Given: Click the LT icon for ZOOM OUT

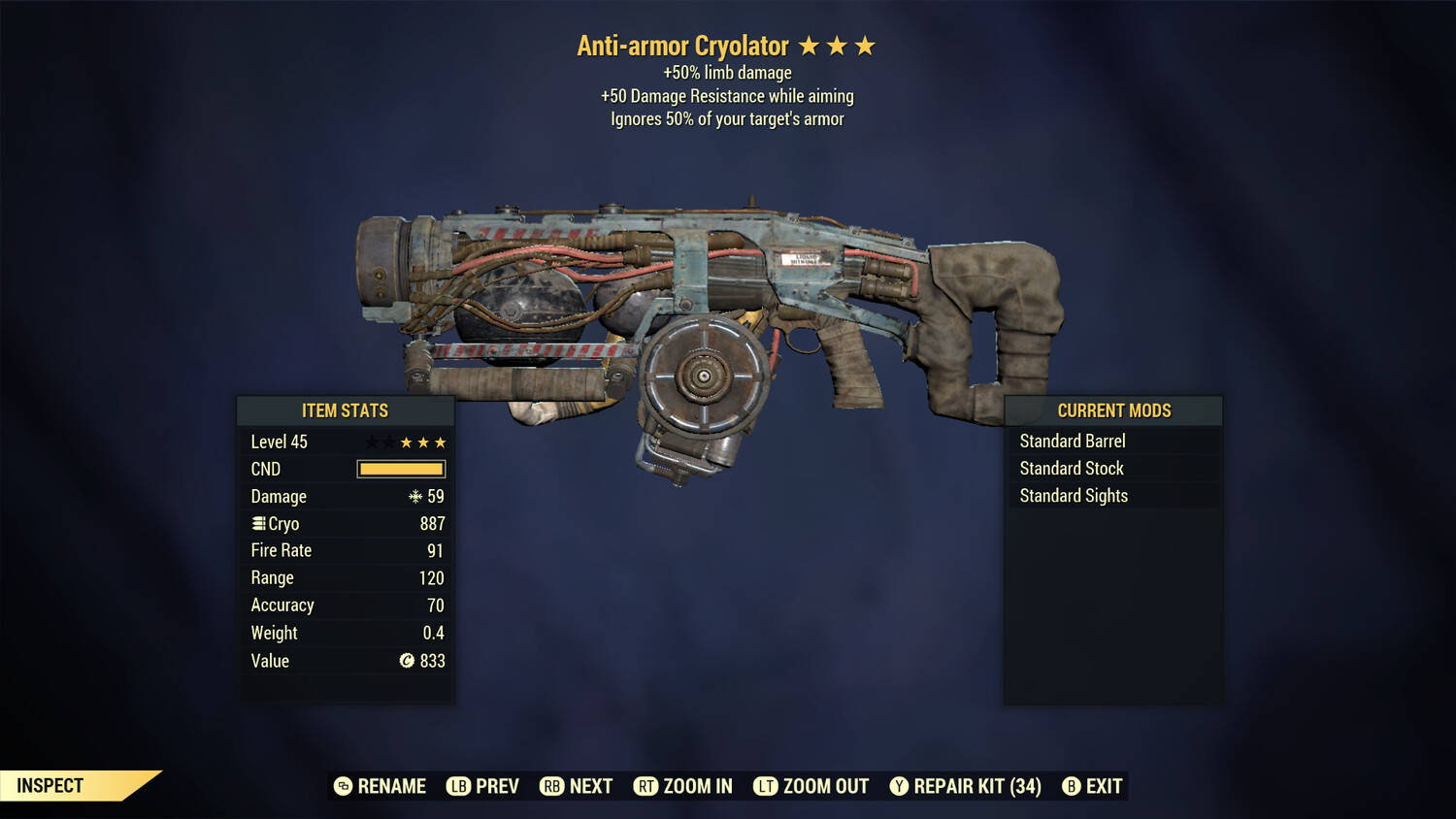Looking at the screenshot, I should [x=765, y=786].
